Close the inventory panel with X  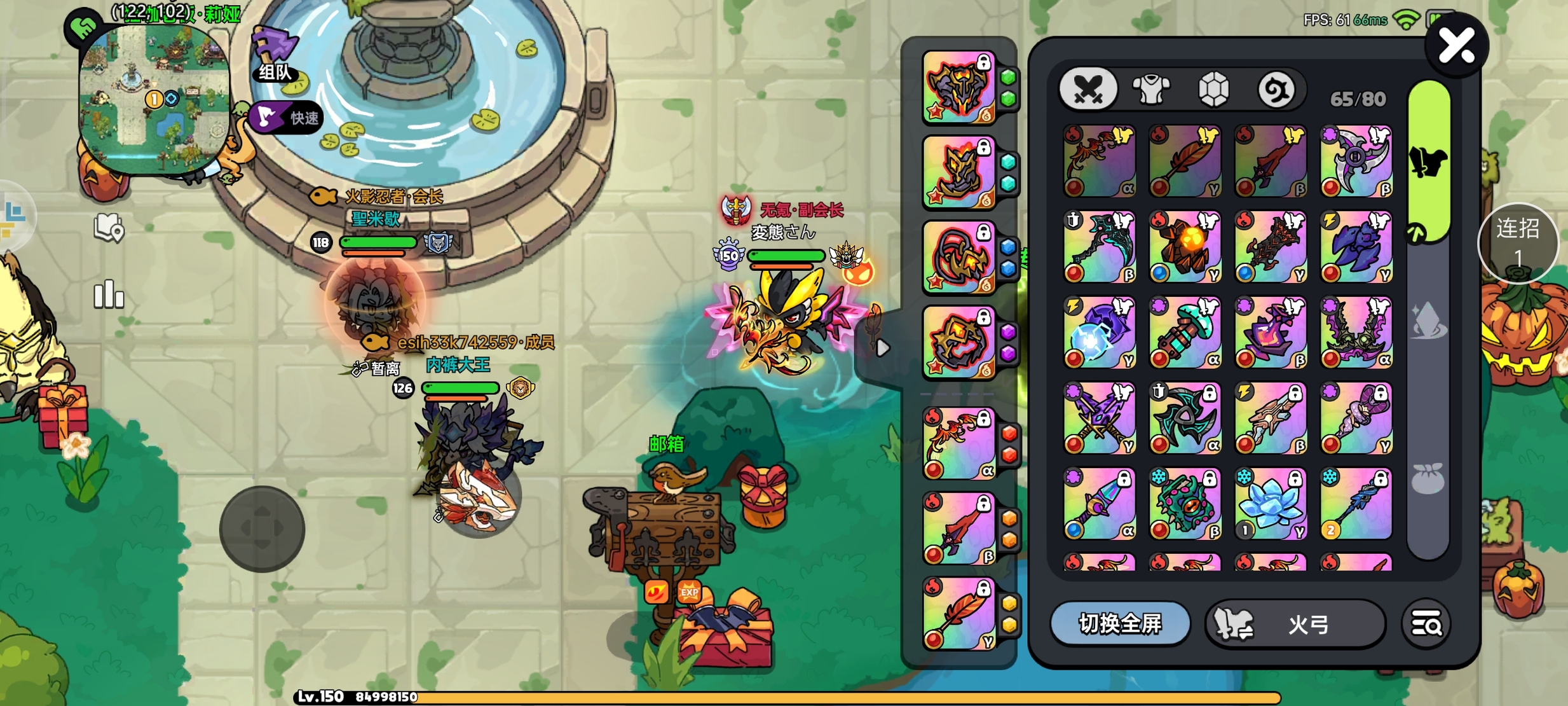pyautogui.click(x=1456, y=46)
